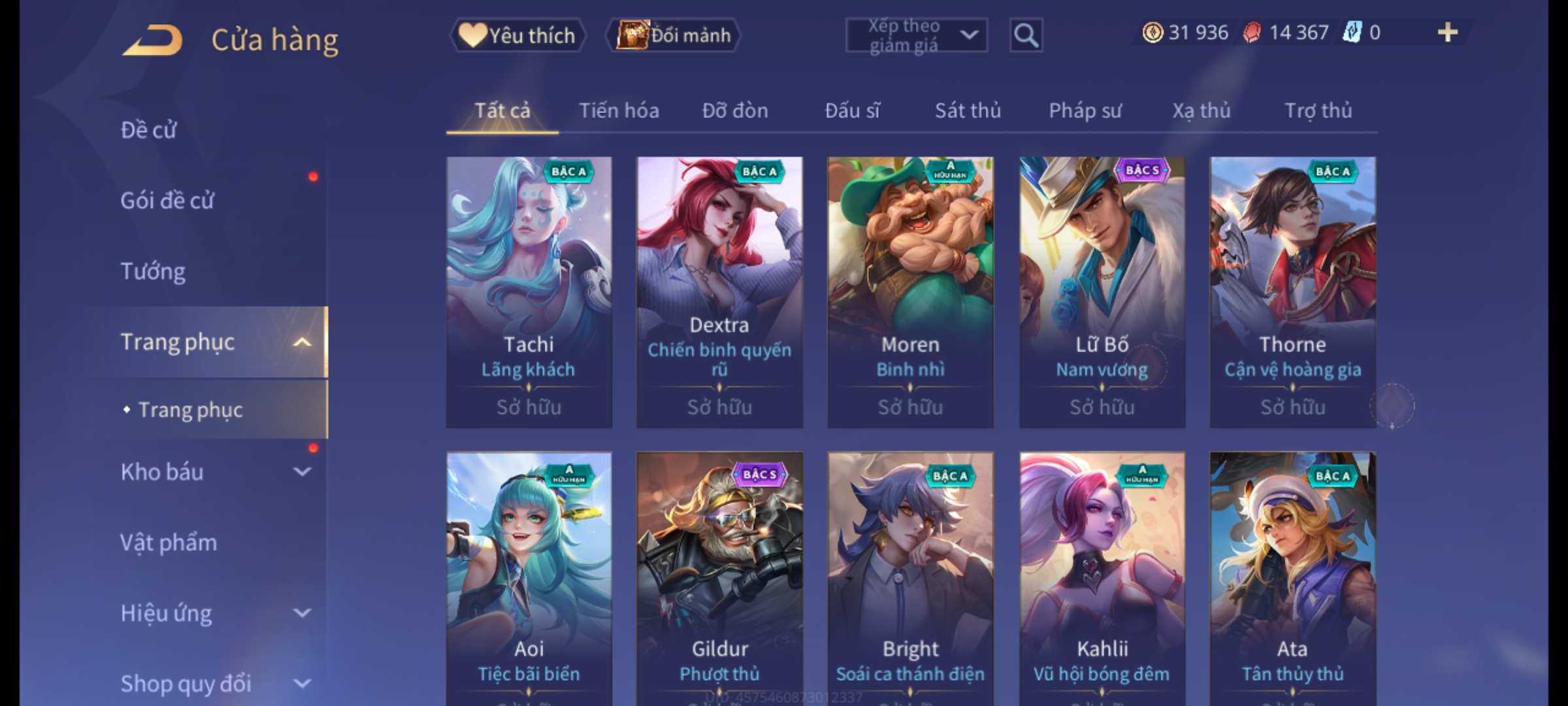The height and width of the screenshot is (706, 1568).
Task: Open the Gói đề cử menu
Action: 167,201
